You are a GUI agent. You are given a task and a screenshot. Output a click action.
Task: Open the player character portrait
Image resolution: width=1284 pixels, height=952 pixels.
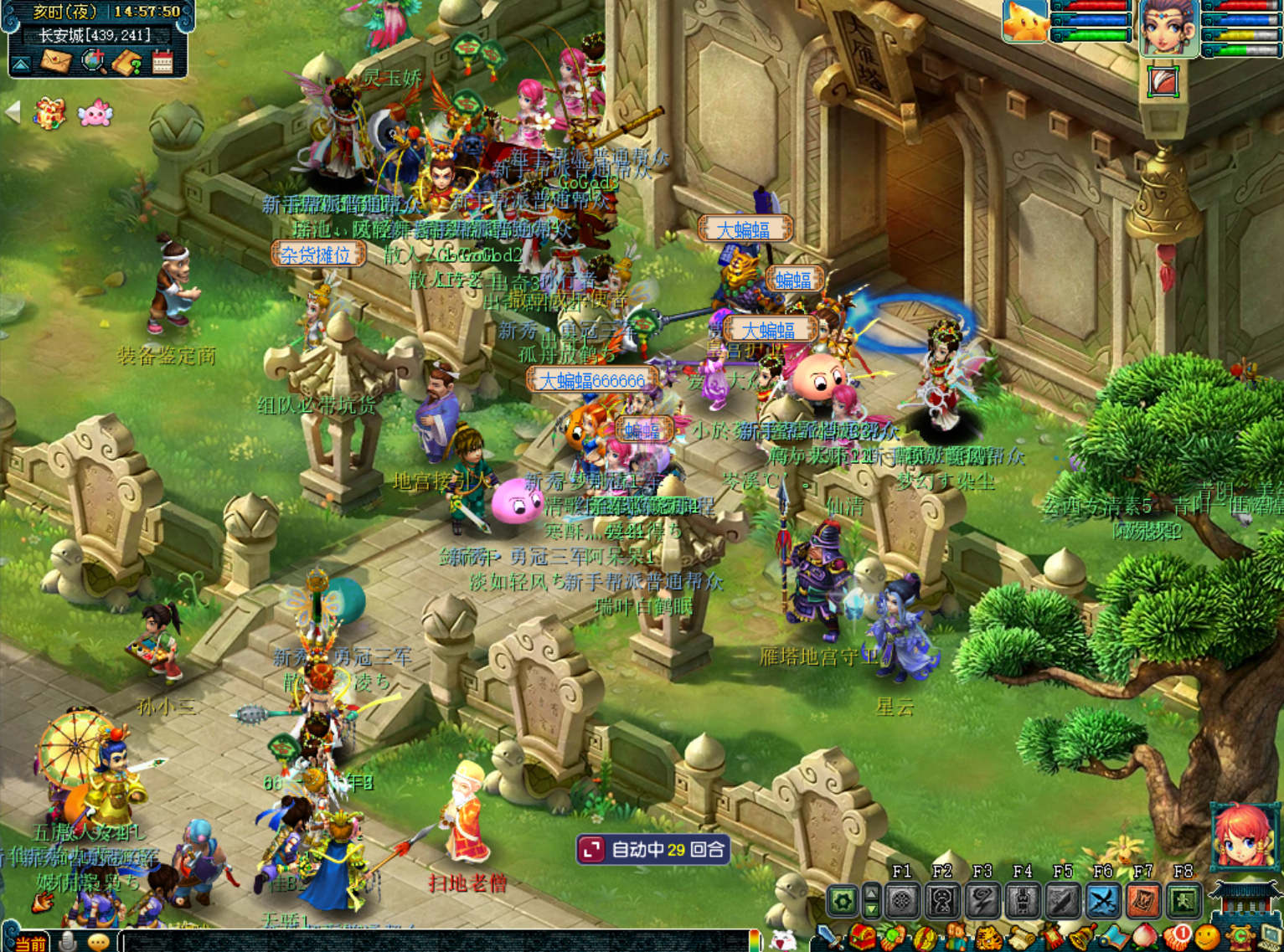[1168, 27]
